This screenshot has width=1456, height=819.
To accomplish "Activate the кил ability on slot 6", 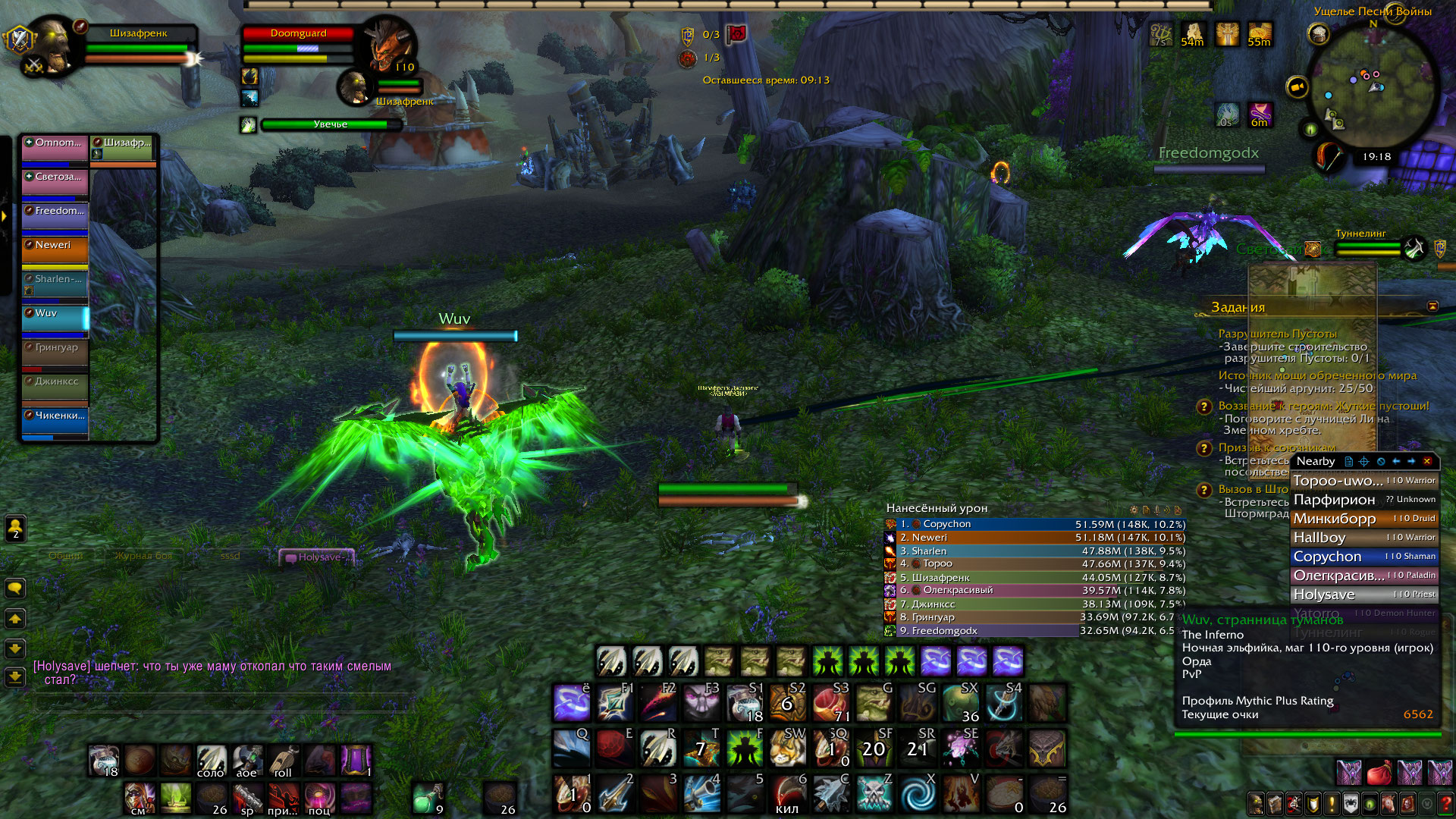I will coord(789,793).
